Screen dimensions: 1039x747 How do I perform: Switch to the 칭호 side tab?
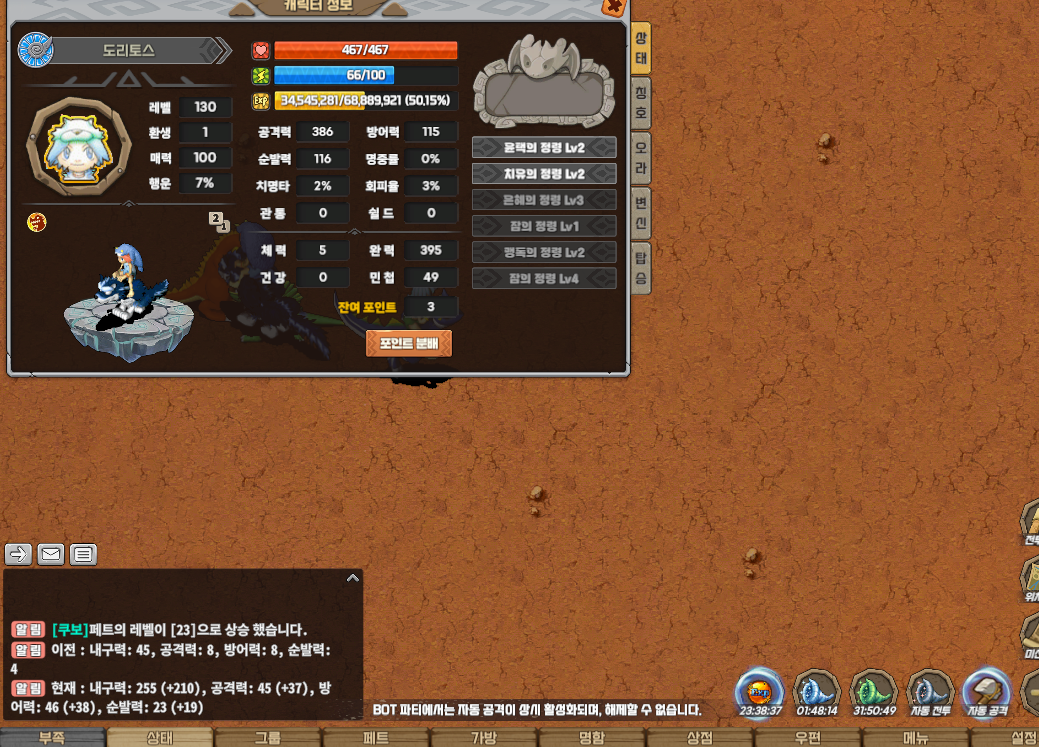pyautogui.click(x=641, y=103)
